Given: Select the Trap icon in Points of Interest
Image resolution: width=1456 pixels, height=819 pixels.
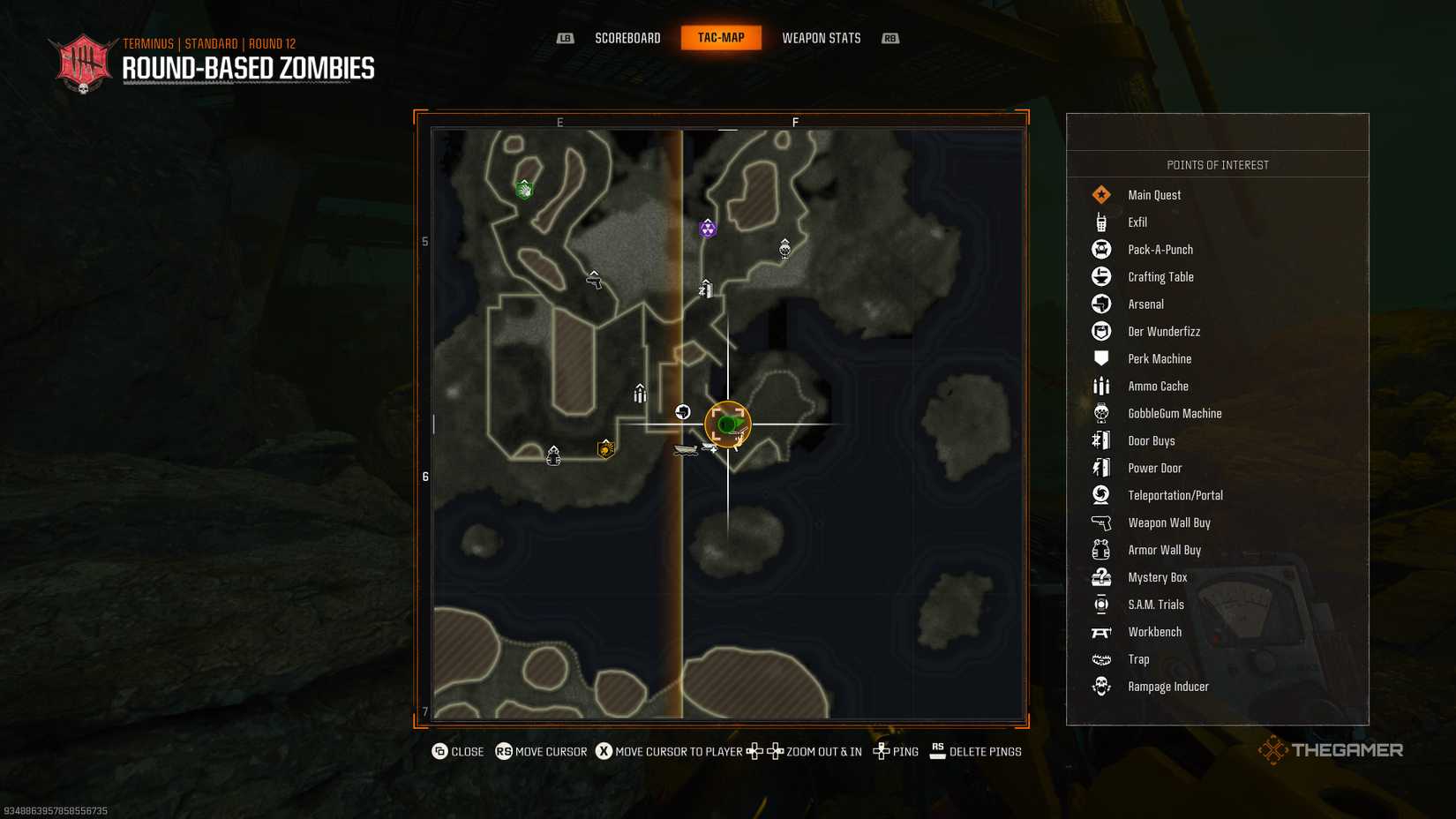Looking at the screenshot, I should click(1100, 659).
